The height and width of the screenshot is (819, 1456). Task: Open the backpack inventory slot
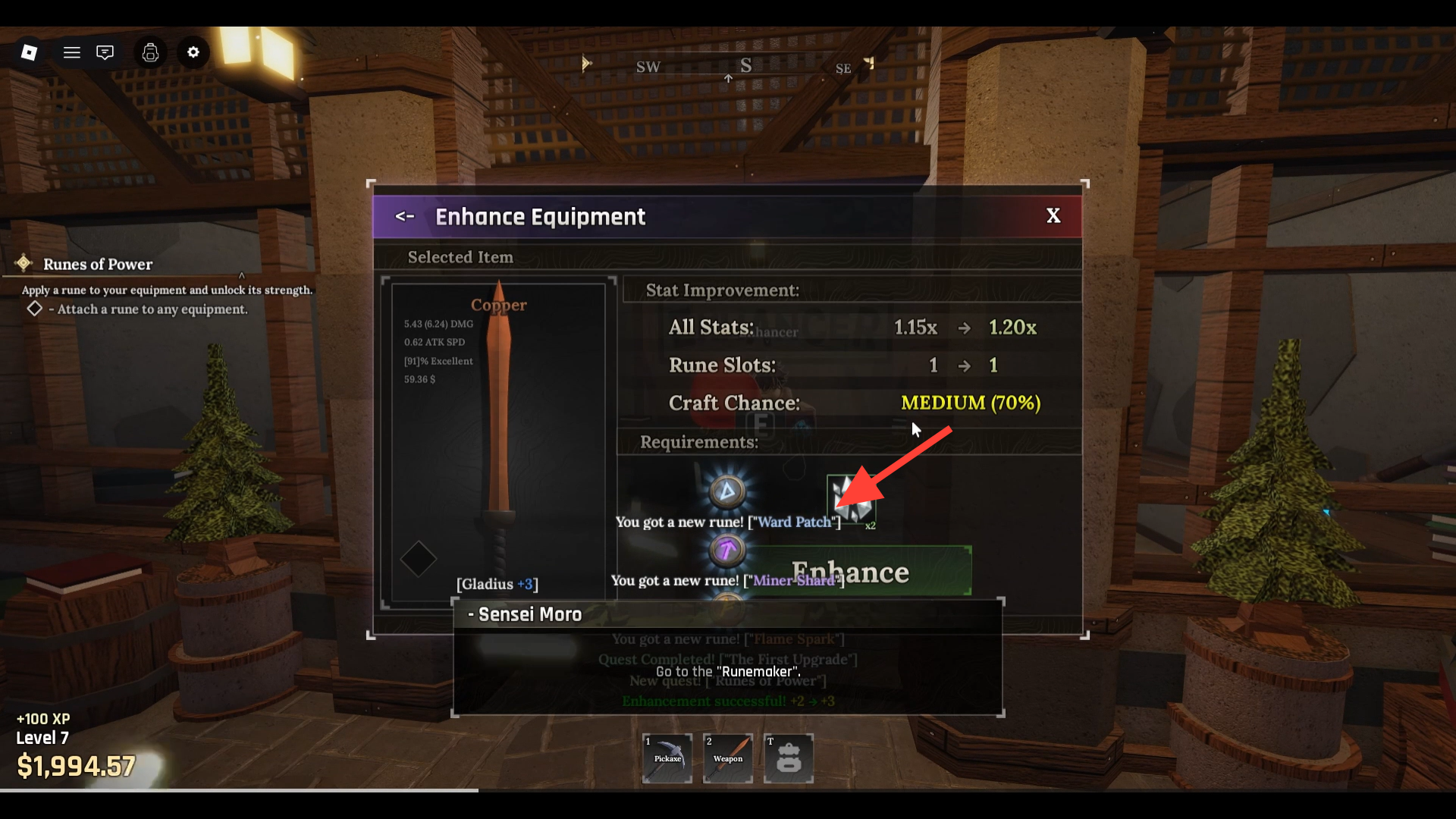pyautogui.click(x=789, y=758)
